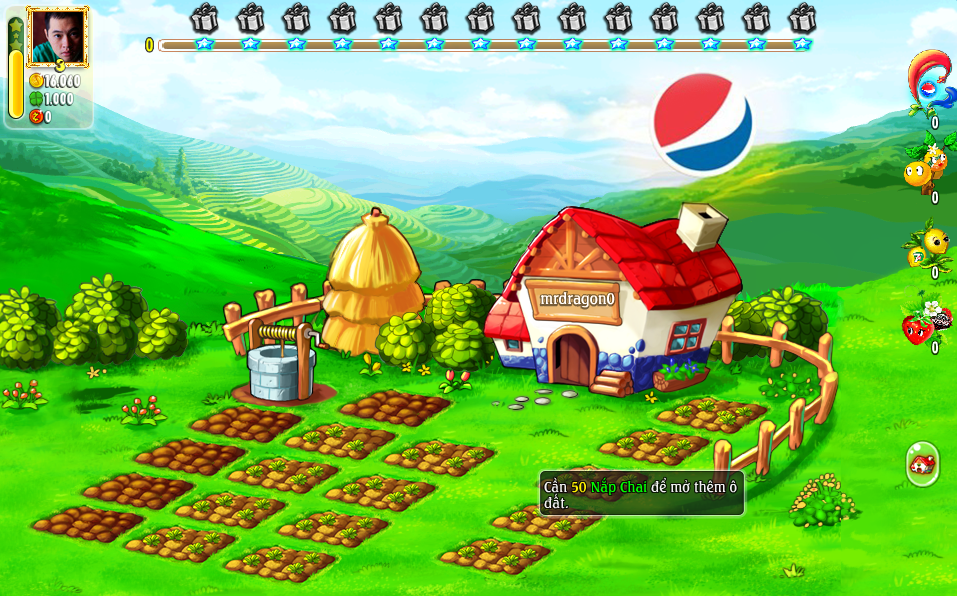This screenshot has width=957, height=596.
Task: Pick the strawberry character icon
Action: (x=925, y=321)
